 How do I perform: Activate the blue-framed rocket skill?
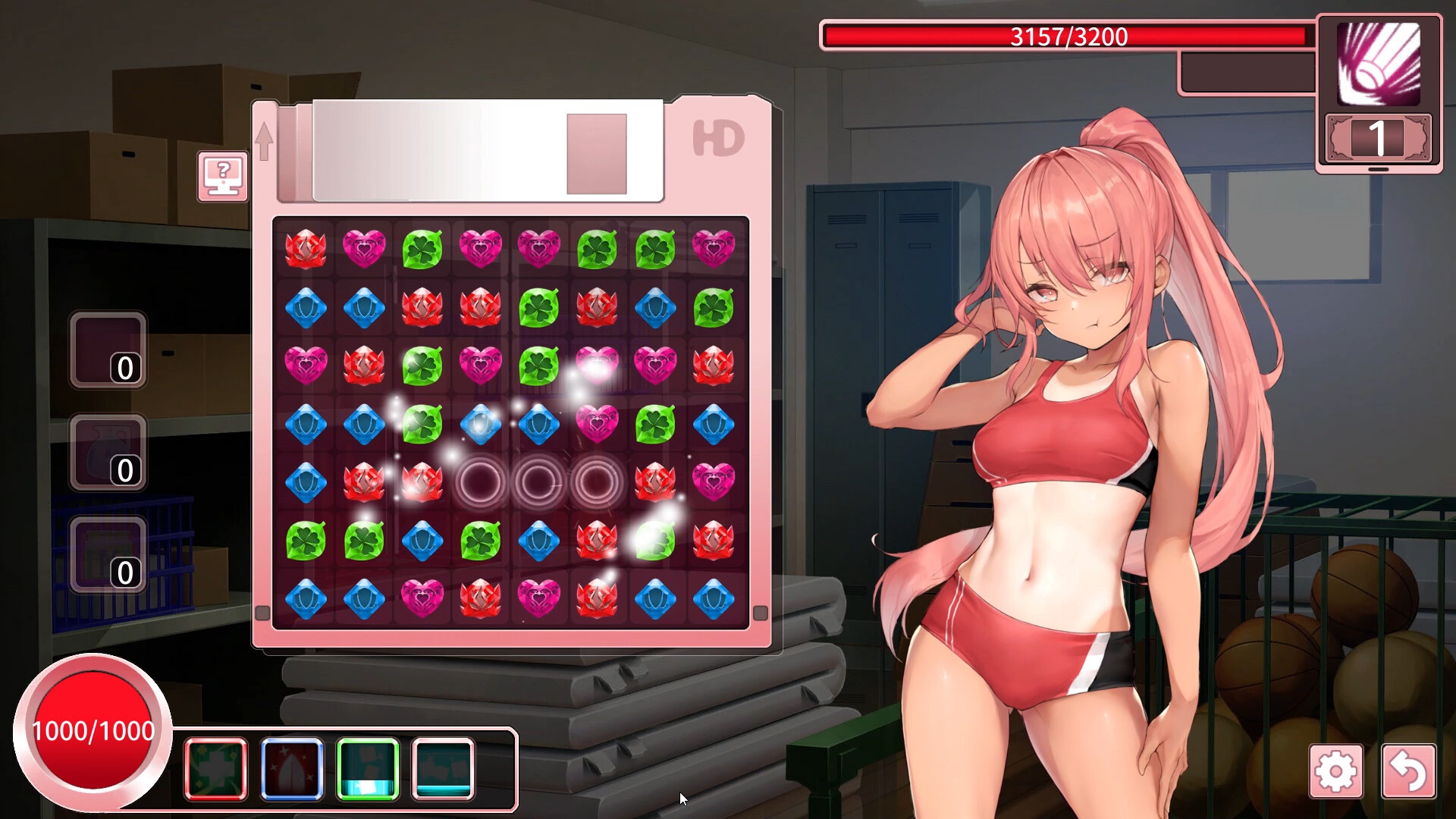[x=293, y=768]
